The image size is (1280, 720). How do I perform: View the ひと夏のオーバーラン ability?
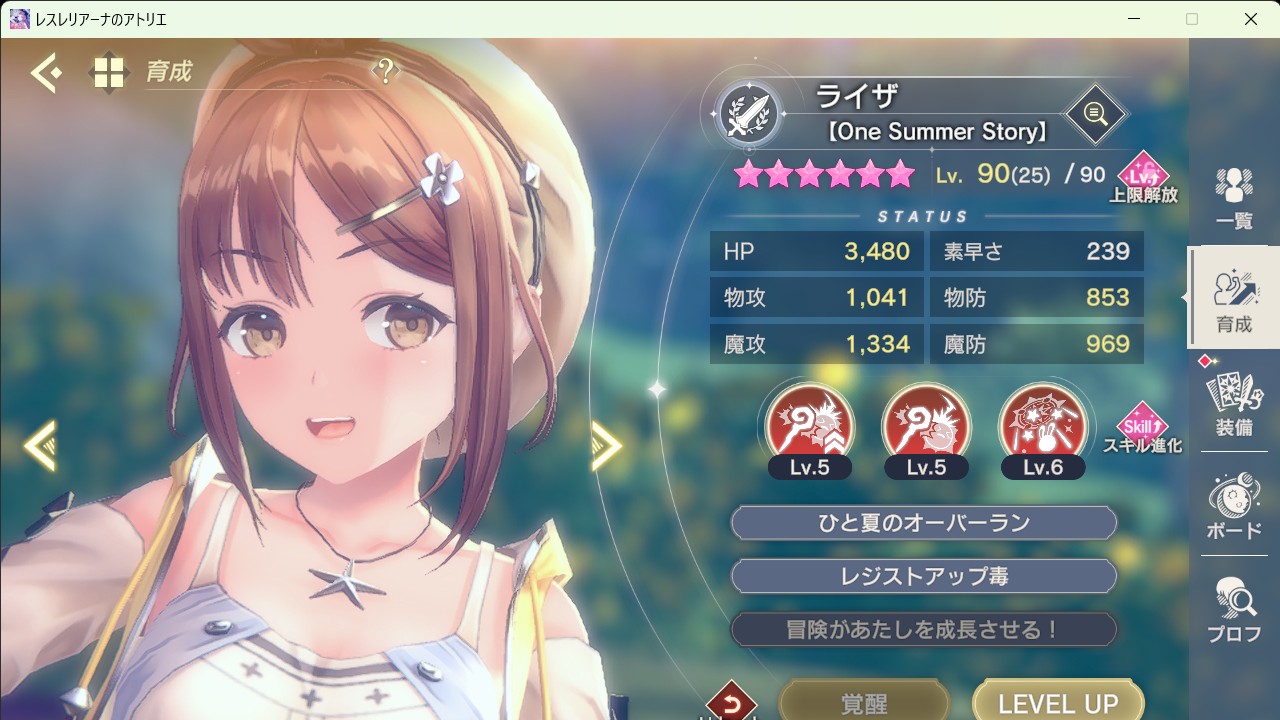point(923,523)
